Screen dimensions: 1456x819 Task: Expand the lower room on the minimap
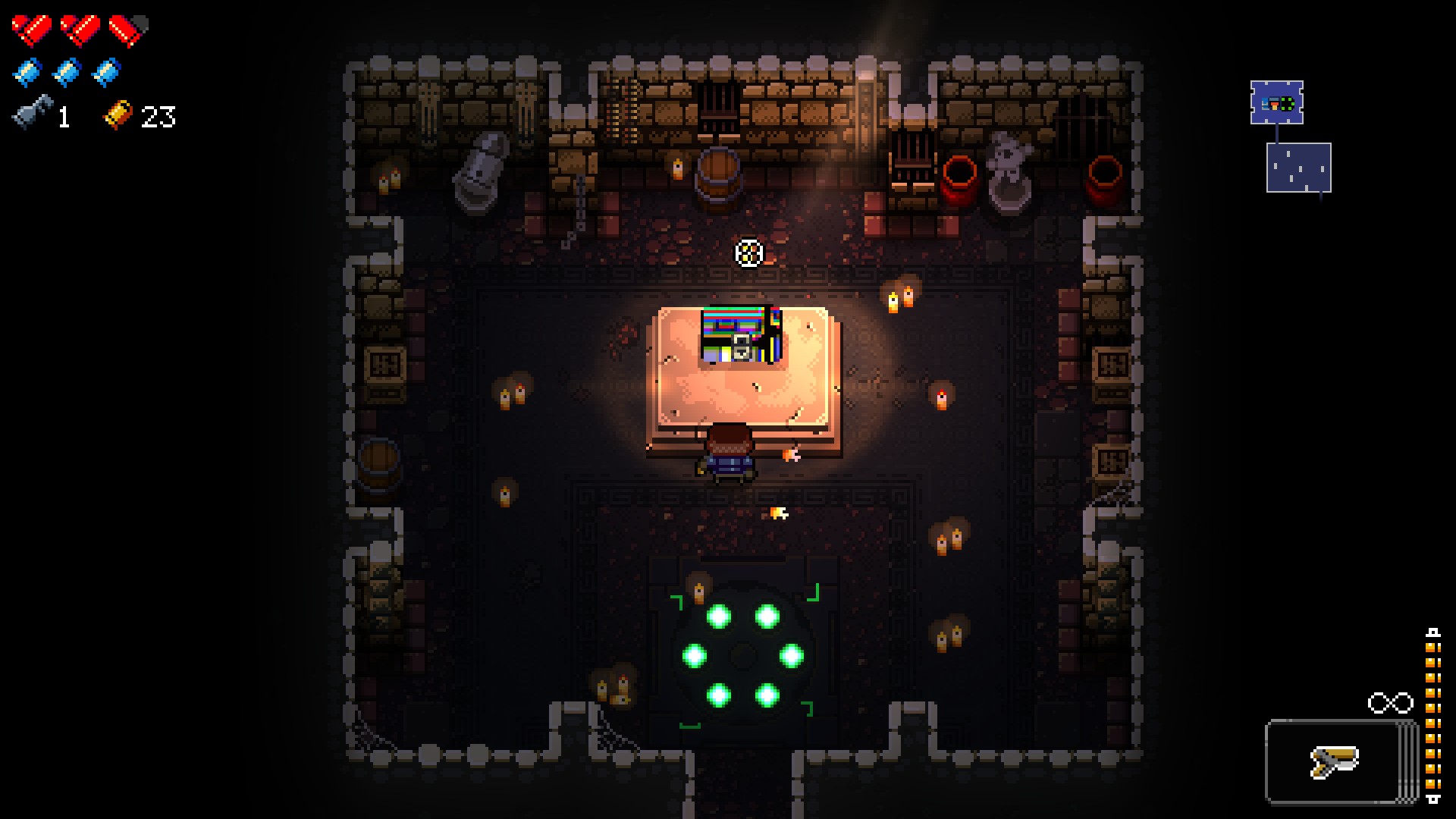1299,168
